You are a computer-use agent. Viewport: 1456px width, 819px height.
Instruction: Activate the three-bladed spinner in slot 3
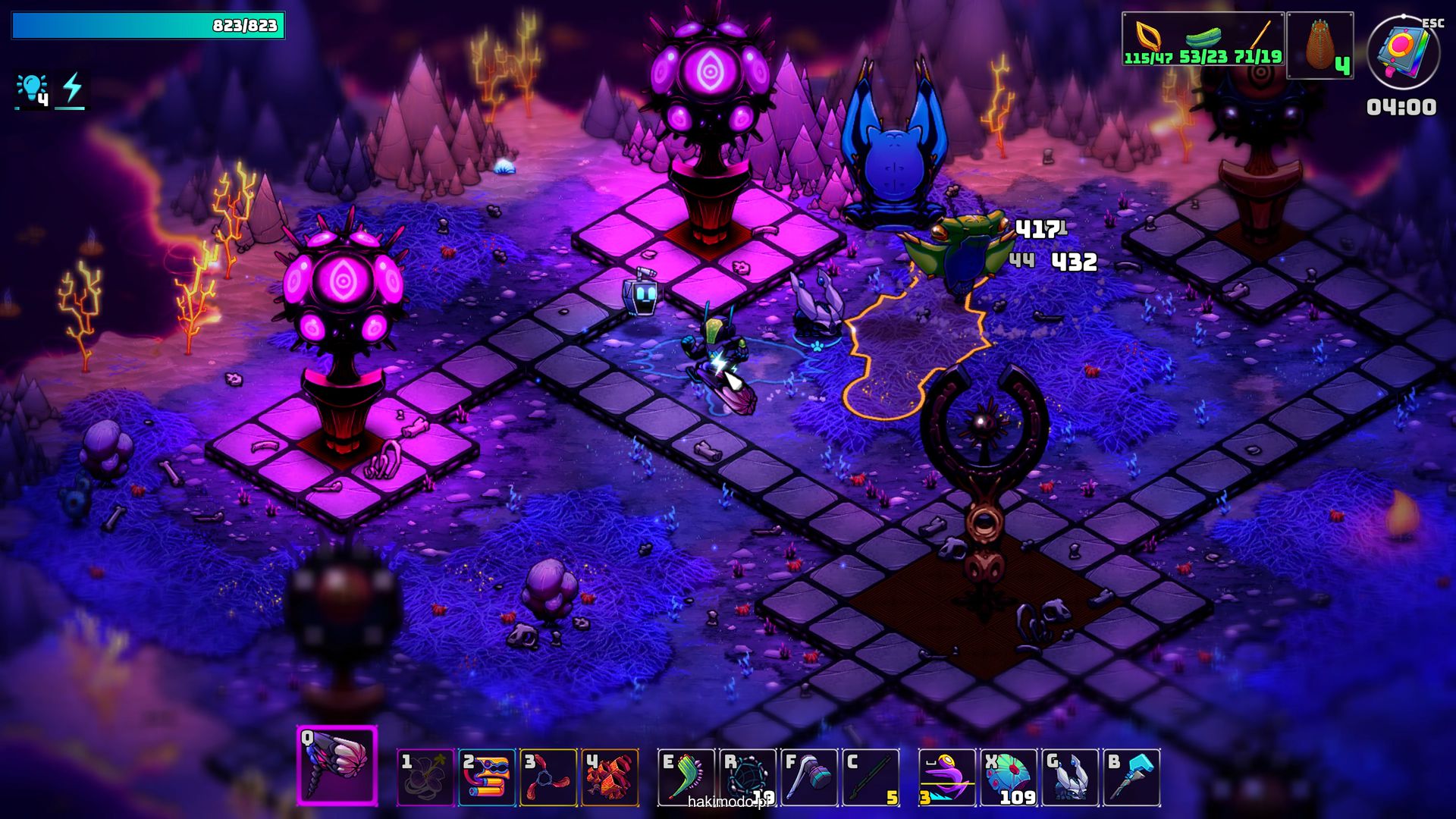548,777
